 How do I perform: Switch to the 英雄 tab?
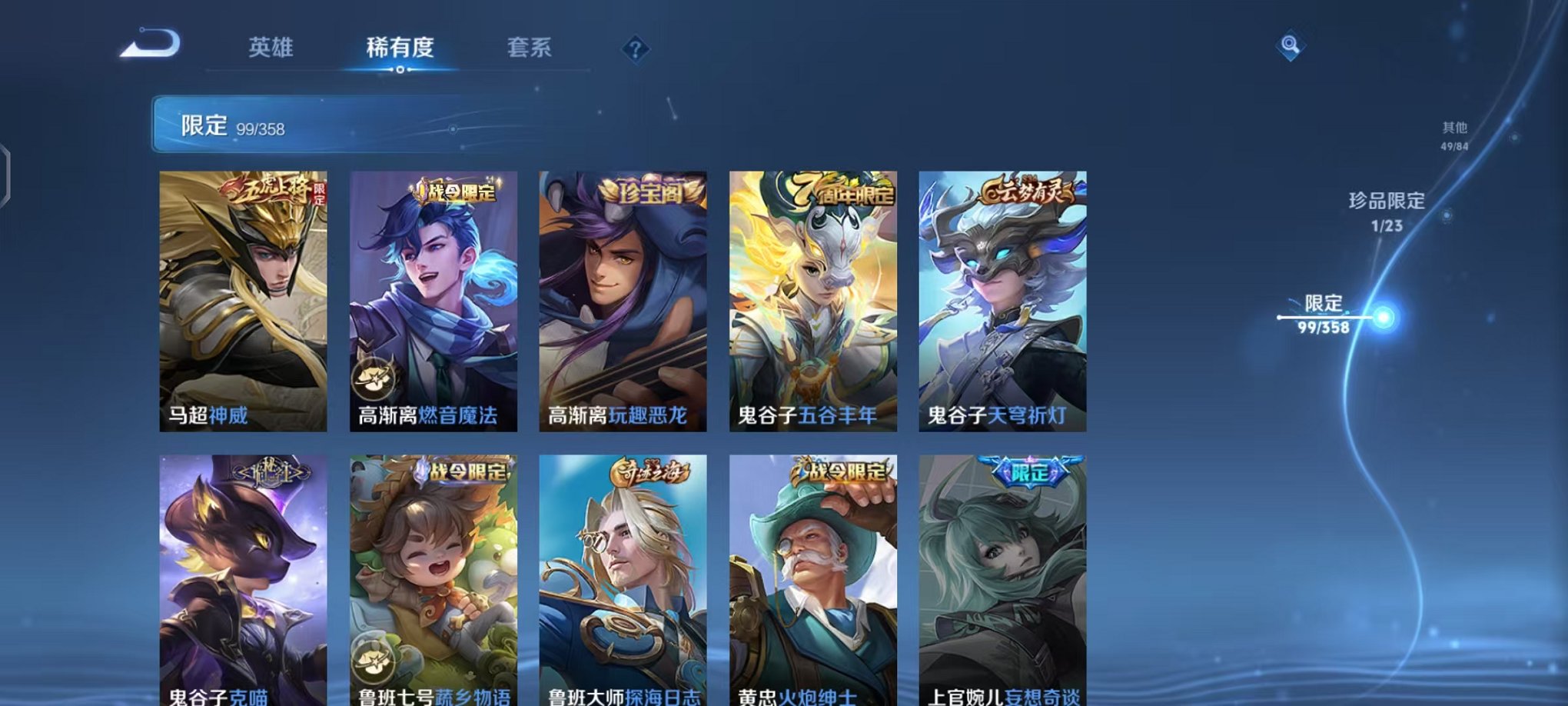[x=272, y=48]
